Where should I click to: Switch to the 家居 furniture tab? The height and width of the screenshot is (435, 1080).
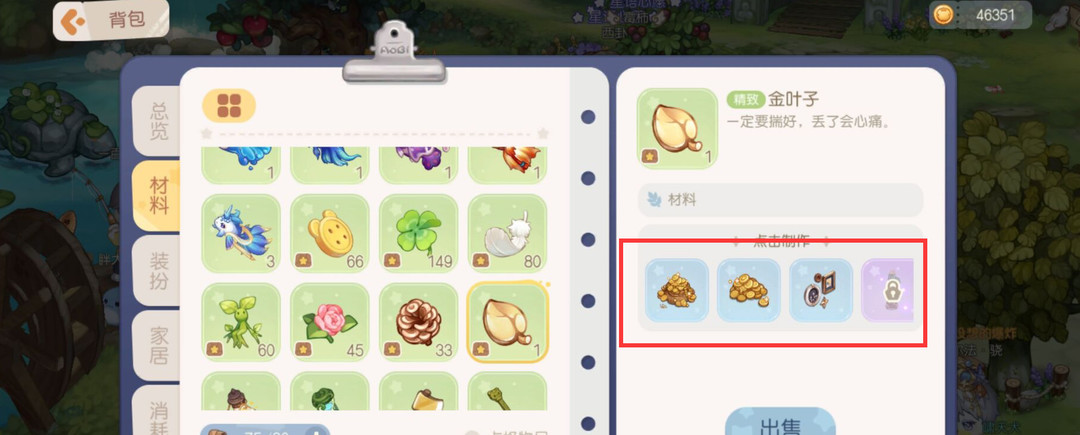click(x=158, y=343)
